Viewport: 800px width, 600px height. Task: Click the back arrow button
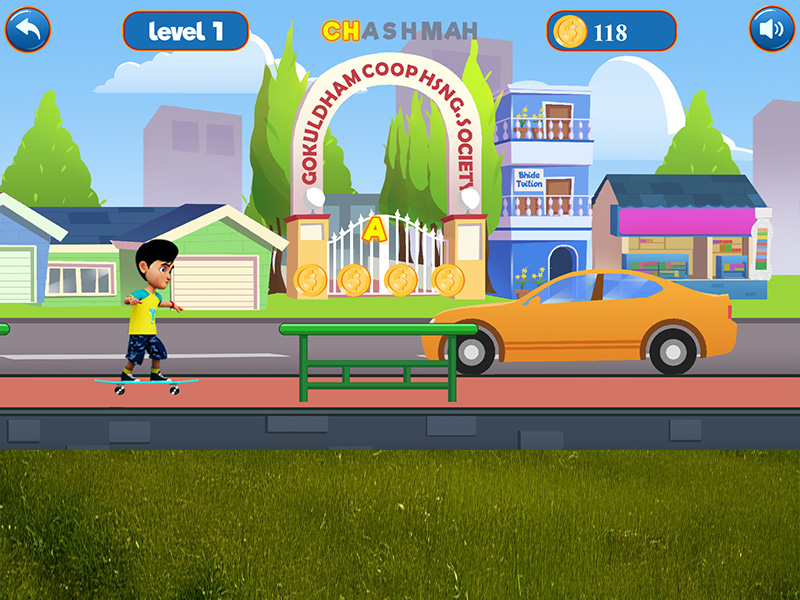point(28,30)
